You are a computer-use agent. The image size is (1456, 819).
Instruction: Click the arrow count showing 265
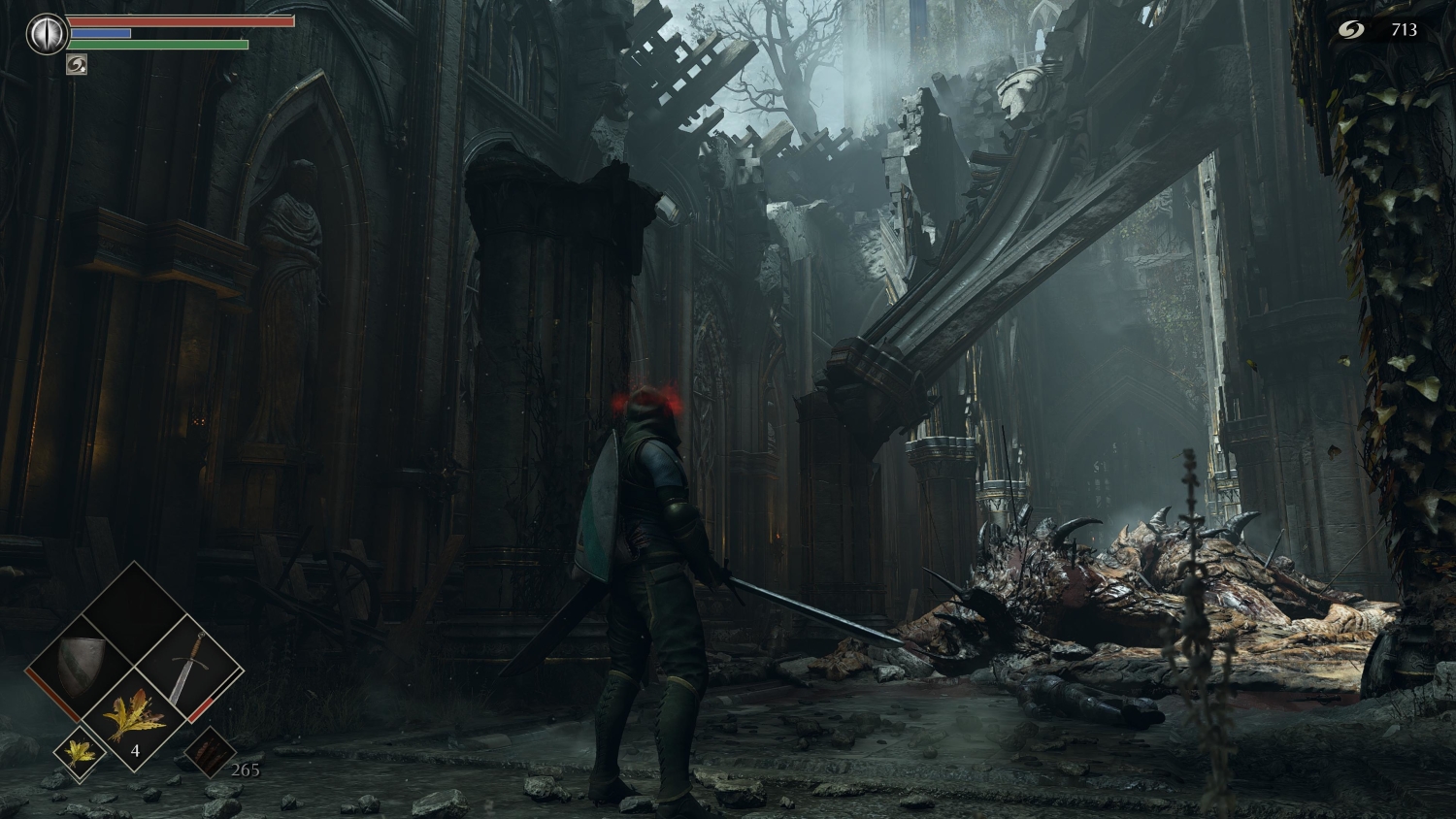246,770
